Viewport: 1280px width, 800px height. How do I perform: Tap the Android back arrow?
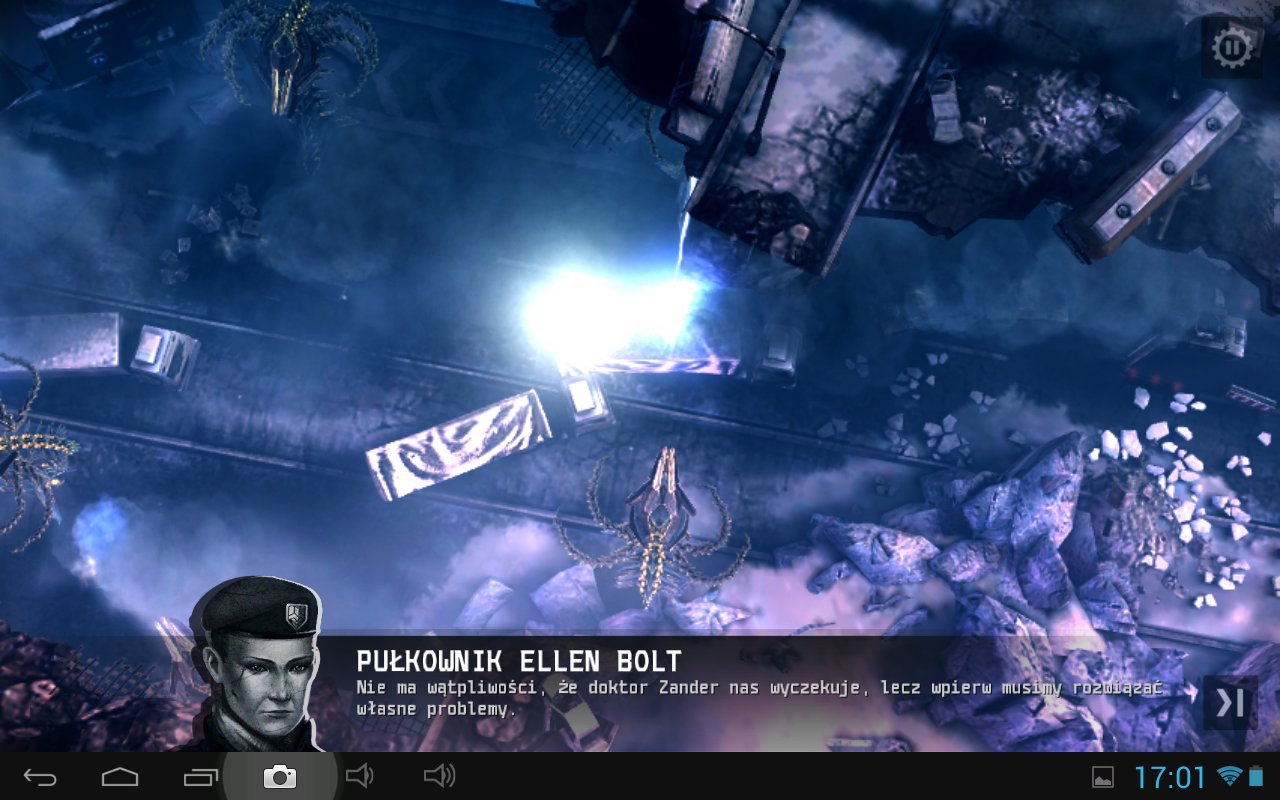click(x=41, y=777)
